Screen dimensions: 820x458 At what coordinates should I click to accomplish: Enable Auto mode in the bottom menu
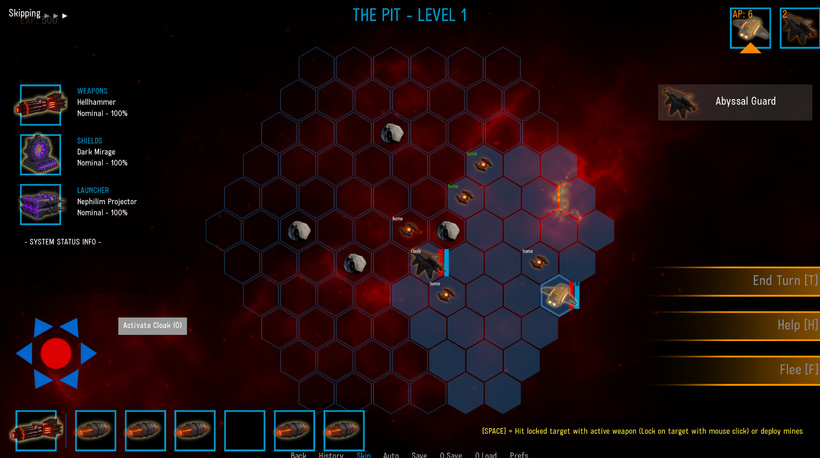coord(391,455)
